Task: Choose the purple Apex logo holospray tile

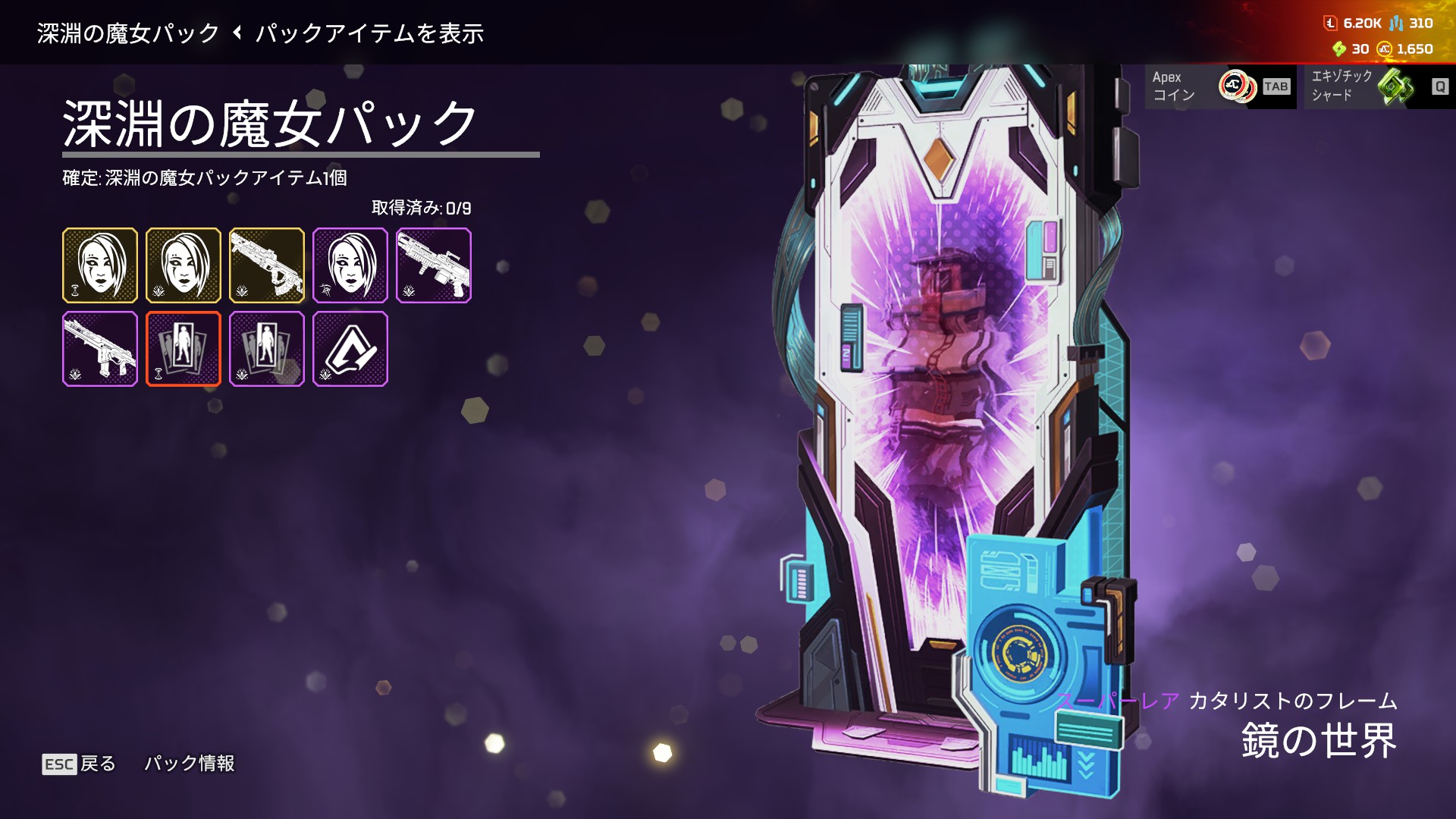Action: [x=350, y=349]
